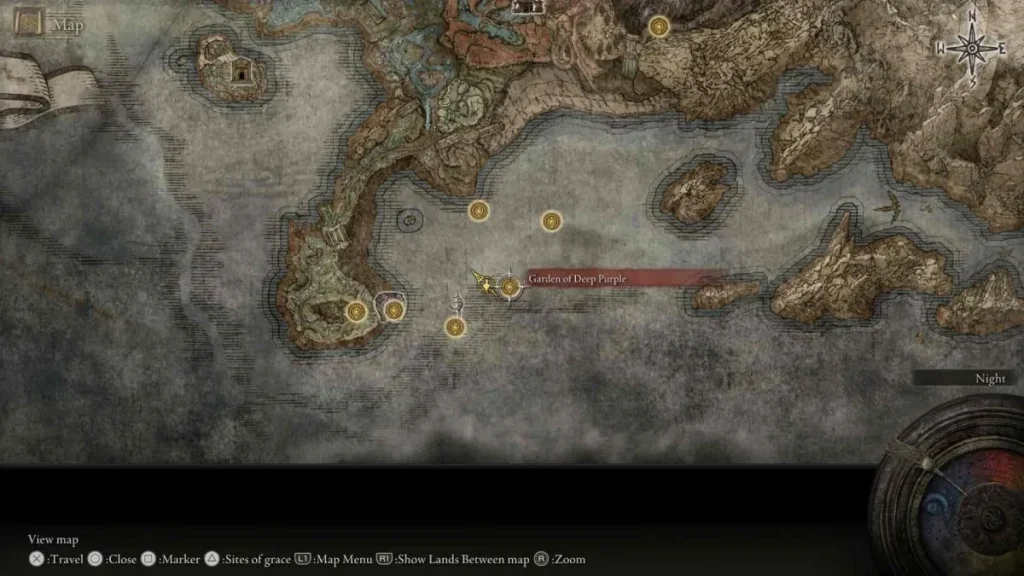Select the grace inside the purple-ringed cave
The height and width of the screenshot is (576, 1024).
(x=394, y=311)
